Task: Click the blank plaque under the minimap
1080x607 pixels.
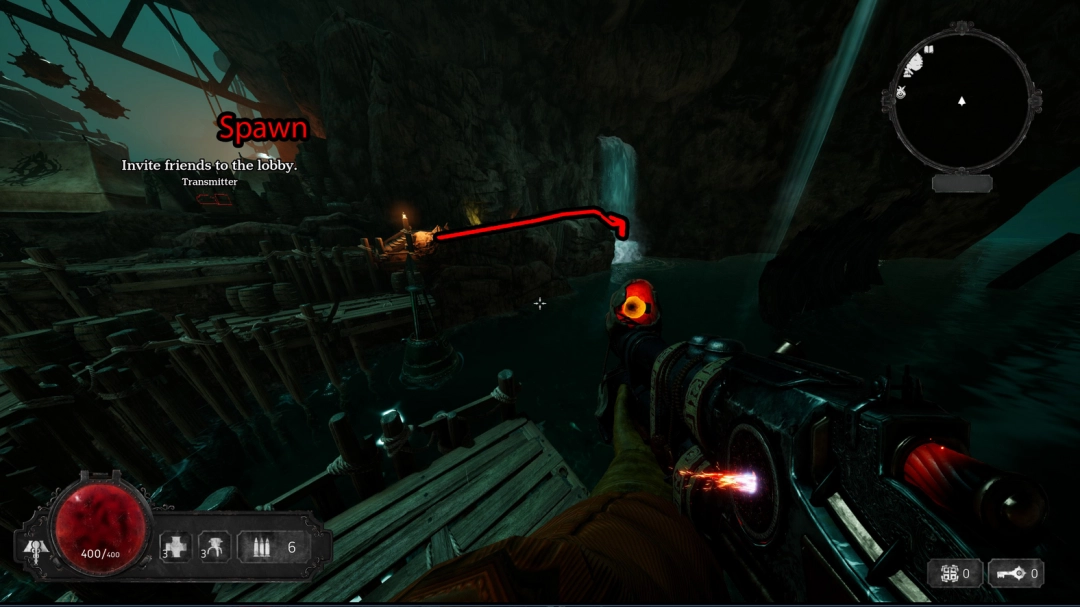Action: pyautogui.click(x=962, y=183)
